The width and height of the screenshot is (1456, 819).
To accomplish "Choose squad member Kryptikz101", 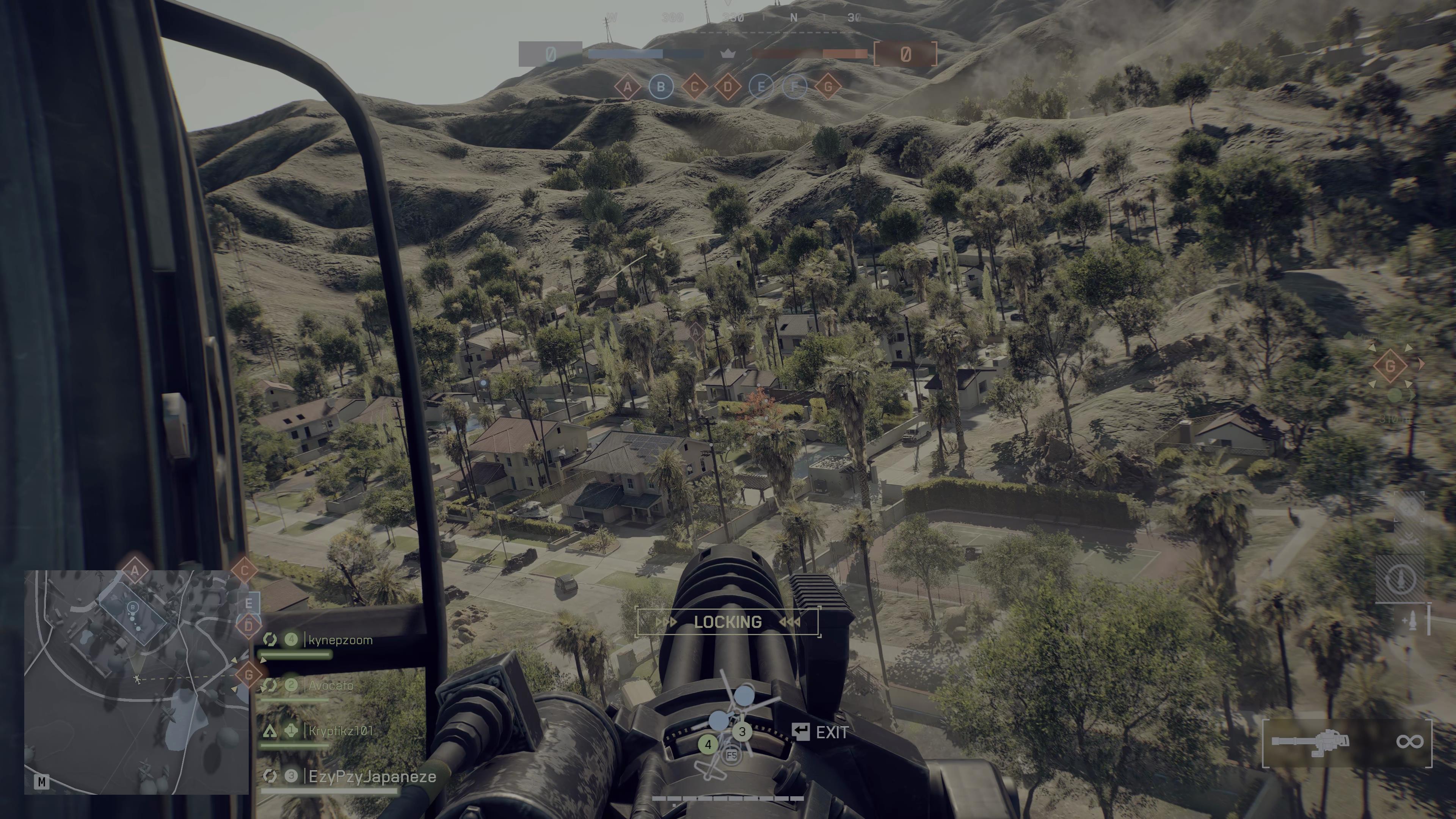I will tap(341, 731).
